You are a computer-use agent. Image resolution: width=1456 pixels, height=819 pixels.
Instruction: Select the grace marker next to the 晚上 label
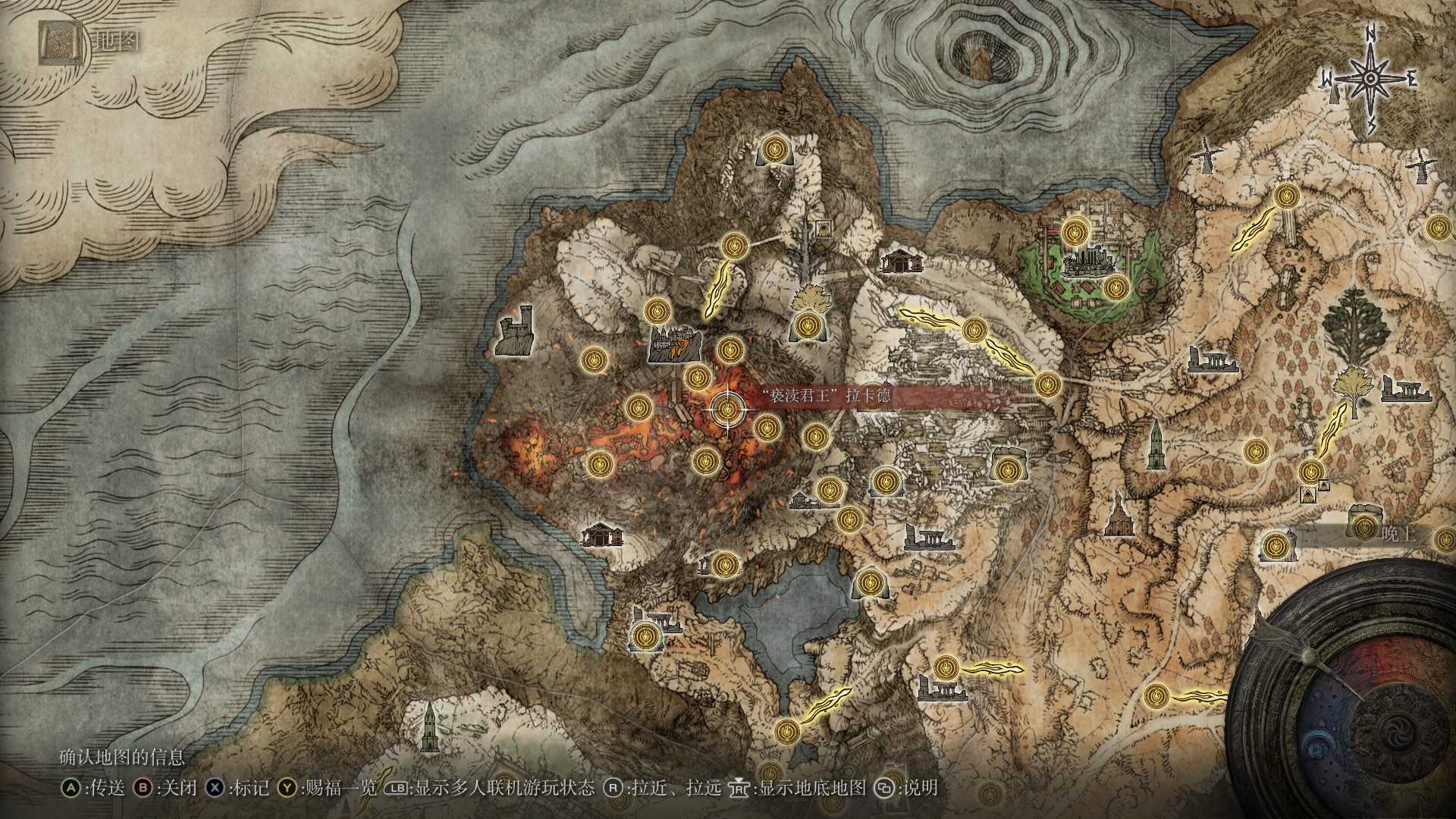tap(1364, 527)
